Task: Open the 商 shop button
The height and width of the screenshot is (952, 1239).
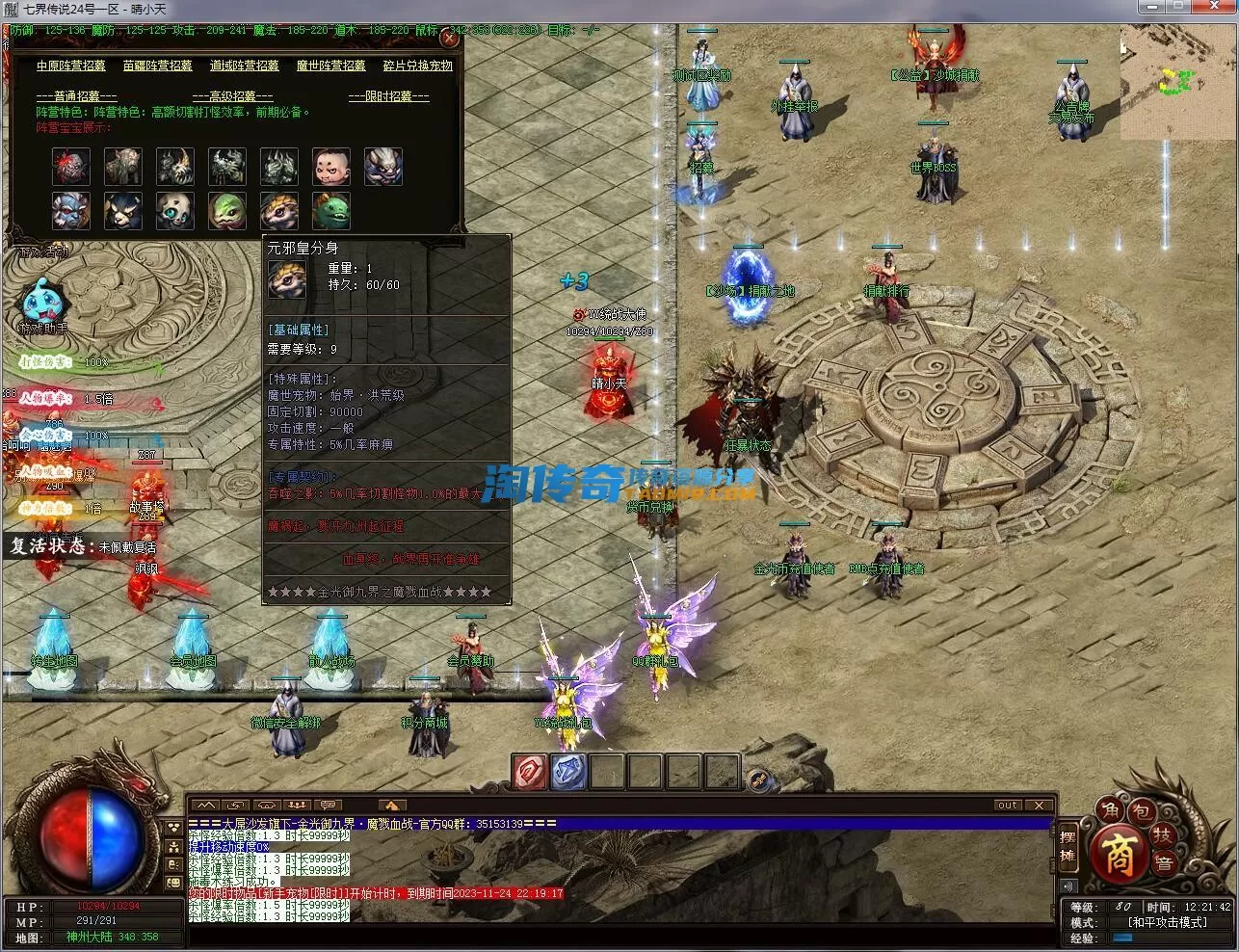Action: [x=1119, y=854]
